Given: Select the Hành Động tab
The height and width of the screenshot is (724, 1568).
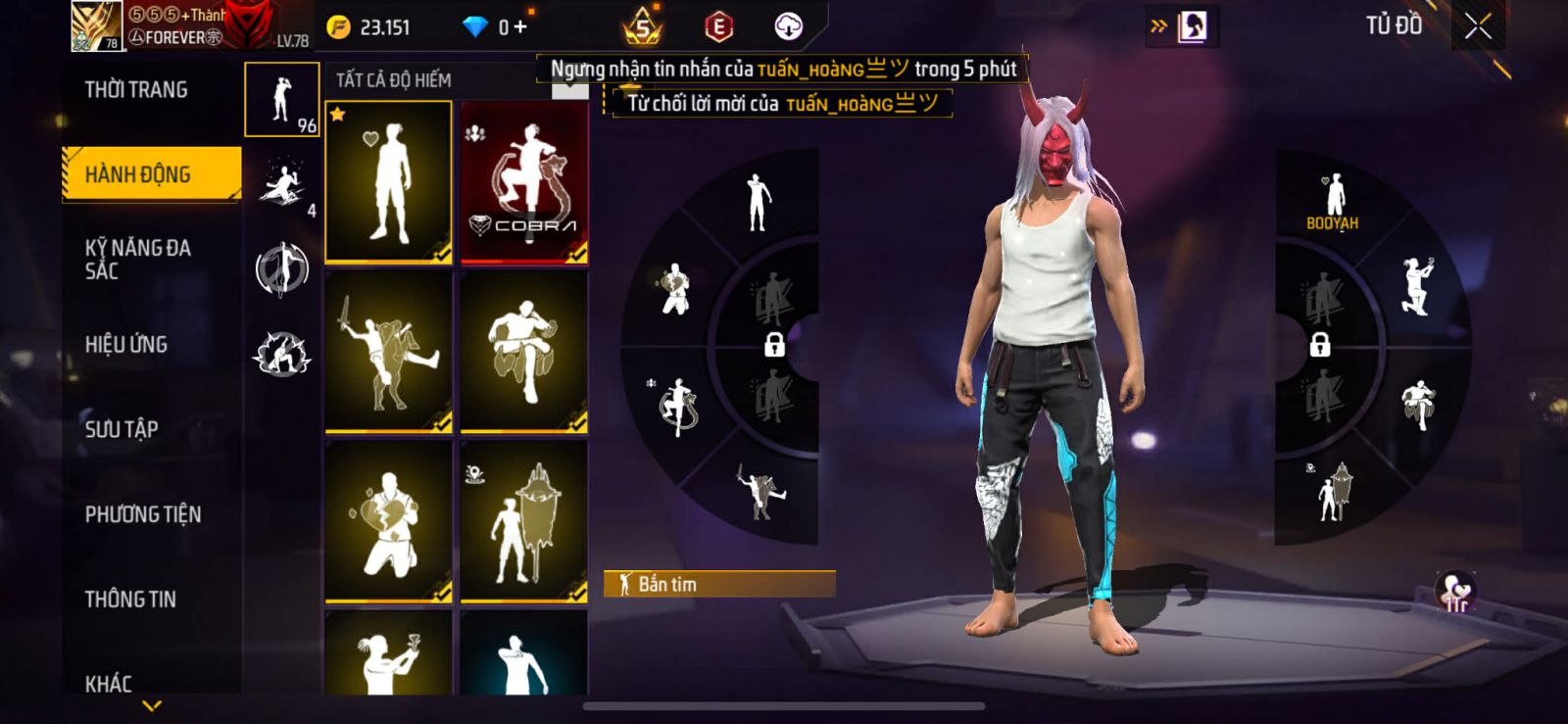Looking at the screenshot, I should coord(151,174).
